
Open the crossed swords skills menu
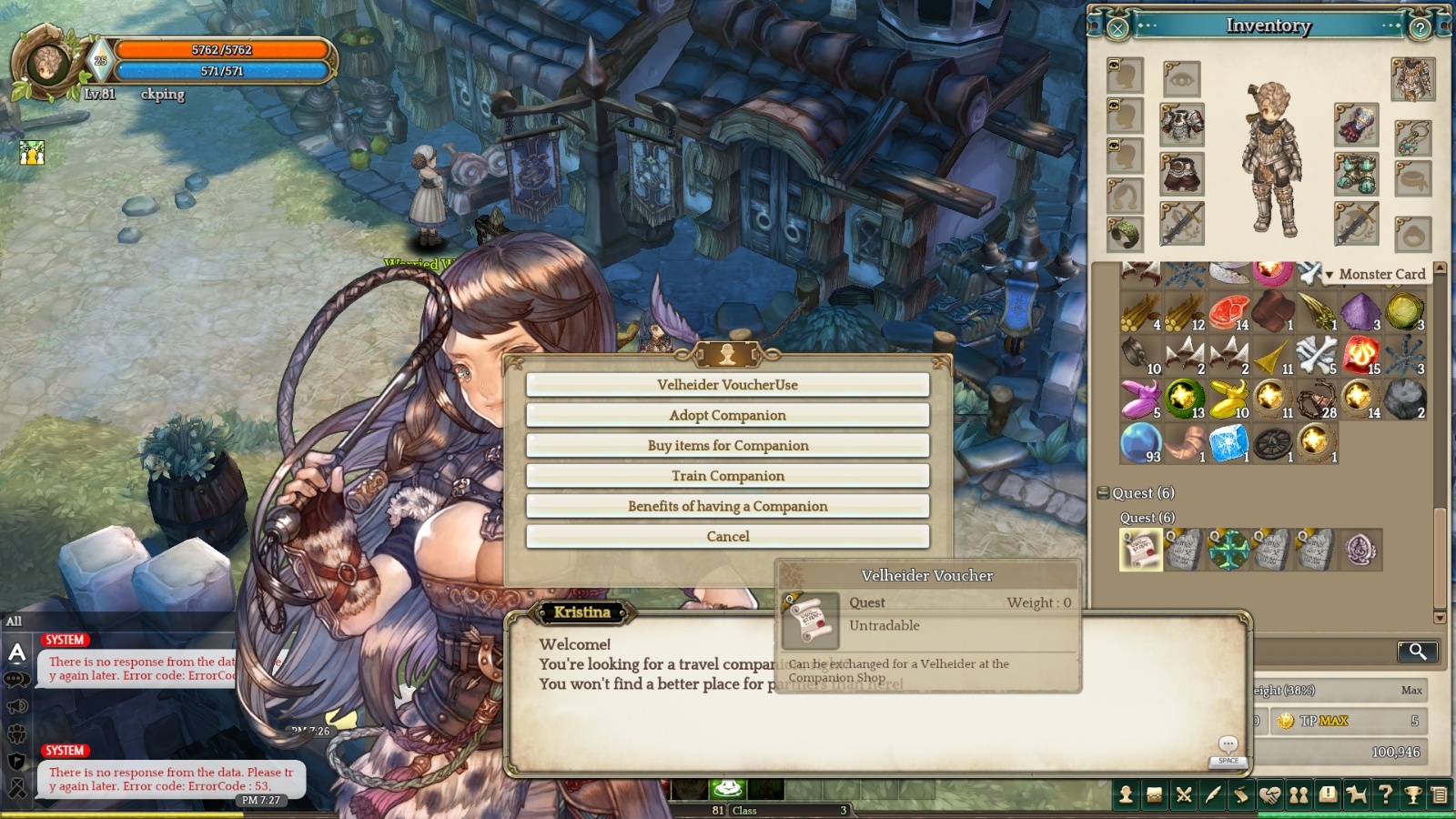click(x=1184, y=795)
